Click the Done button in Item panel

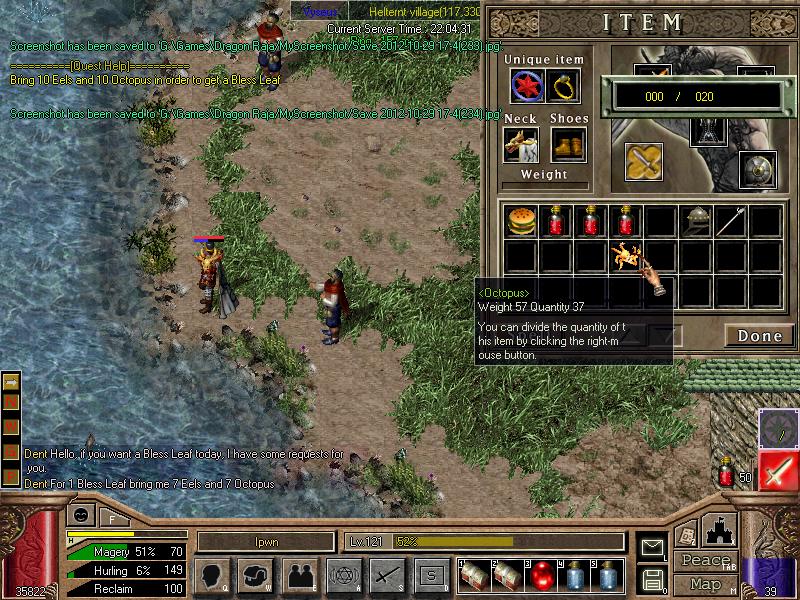(x=759, y=336)
